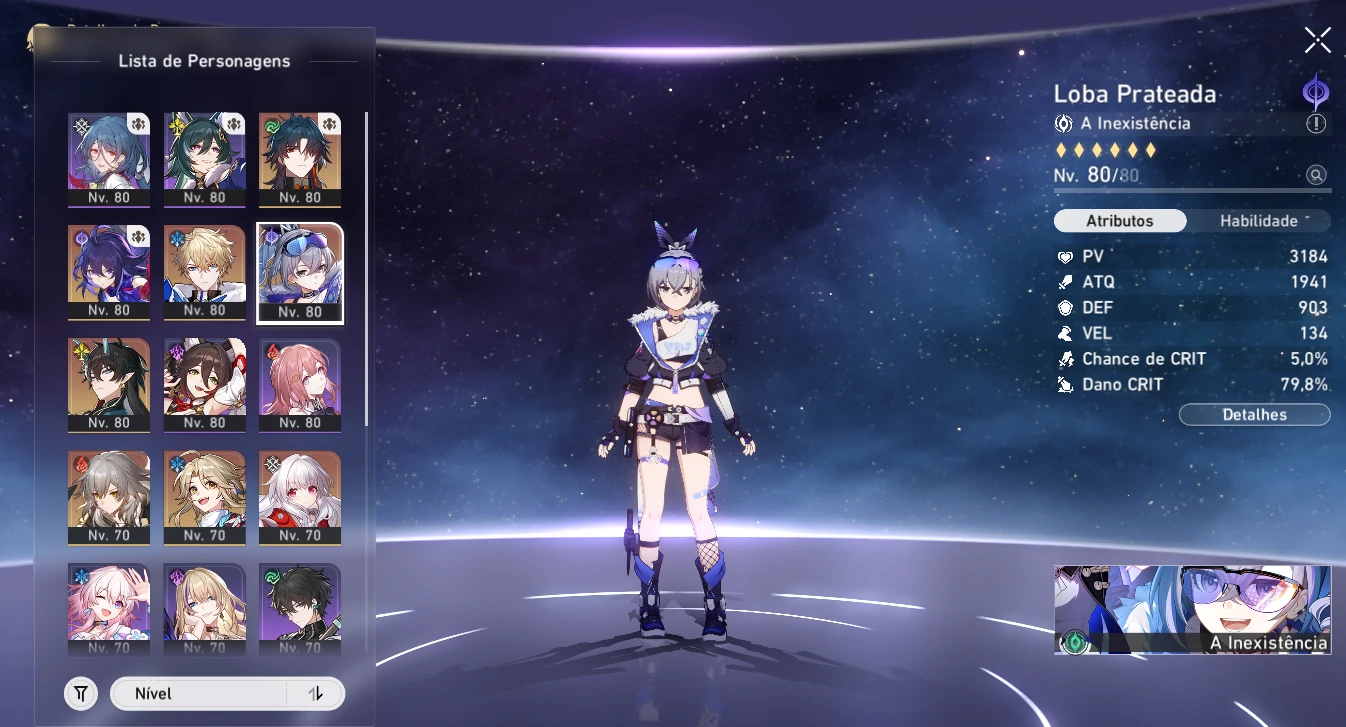Switch to the Habilidade tab
This screenshot has width=1346, height=727.
tap(1259, 221)
